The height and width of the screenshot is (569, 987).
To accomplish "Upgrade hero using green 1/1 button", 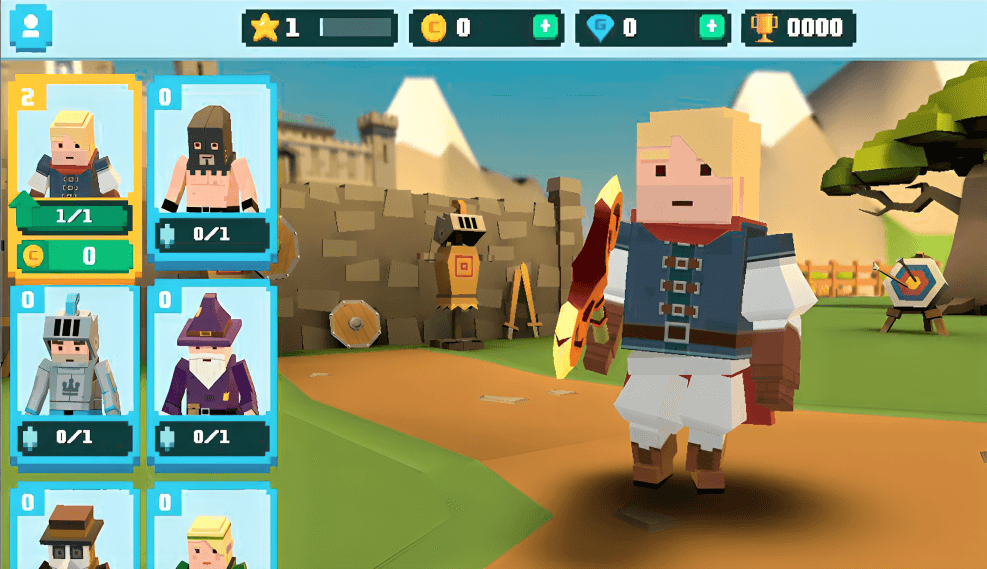I will pos(74,215).
